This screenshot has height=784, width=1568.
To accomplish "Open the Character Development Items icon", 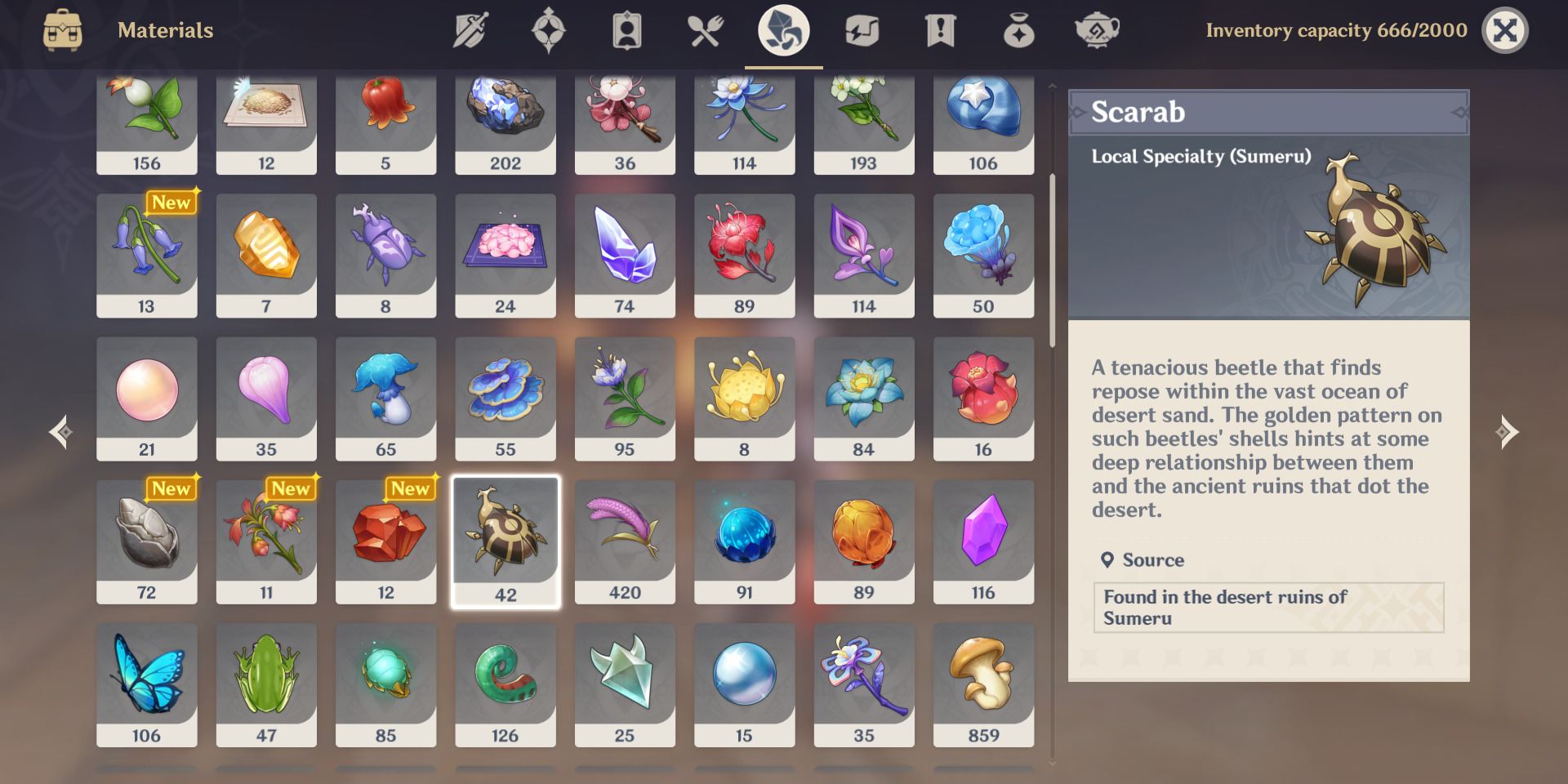I will click(x=626, y=30).
